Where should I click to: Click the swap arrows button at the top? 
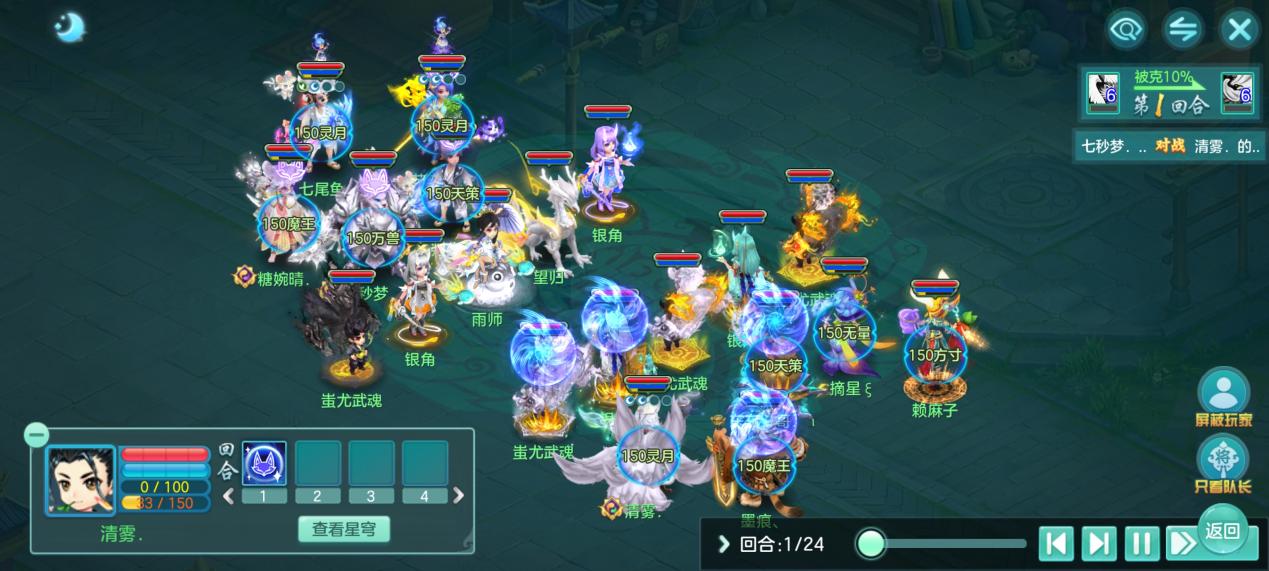point(1183,30)
